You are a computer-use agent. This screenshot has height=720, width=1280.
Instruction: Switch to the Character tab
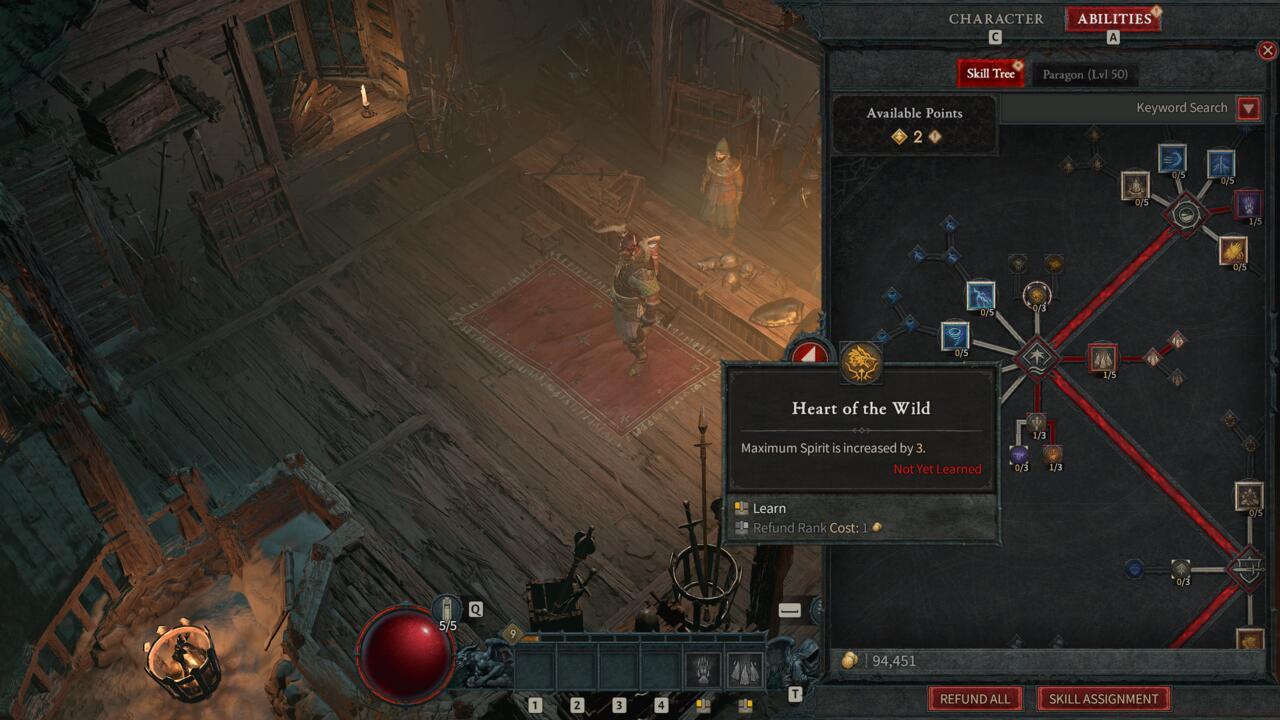coord(995,19)
